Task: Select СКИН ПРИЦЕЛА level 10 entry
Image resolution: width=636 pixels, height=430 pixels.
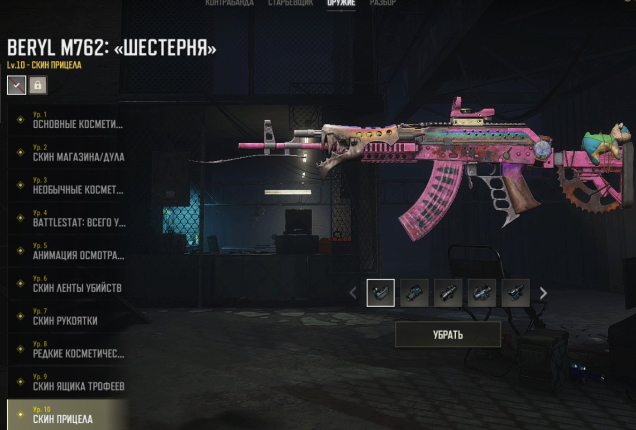Action: 70,415
